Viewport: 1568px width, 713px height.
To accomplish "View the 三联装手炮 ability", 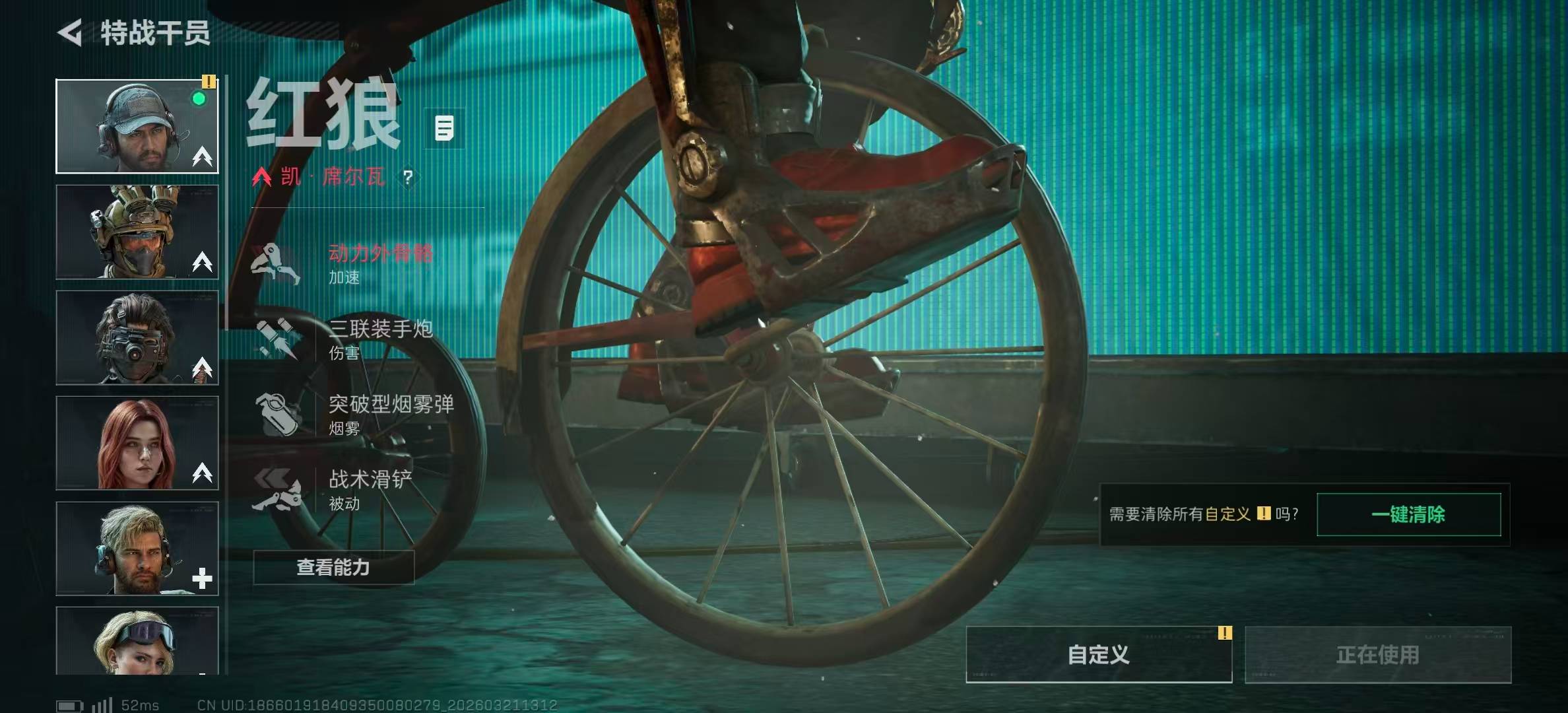I will point(343,339).
